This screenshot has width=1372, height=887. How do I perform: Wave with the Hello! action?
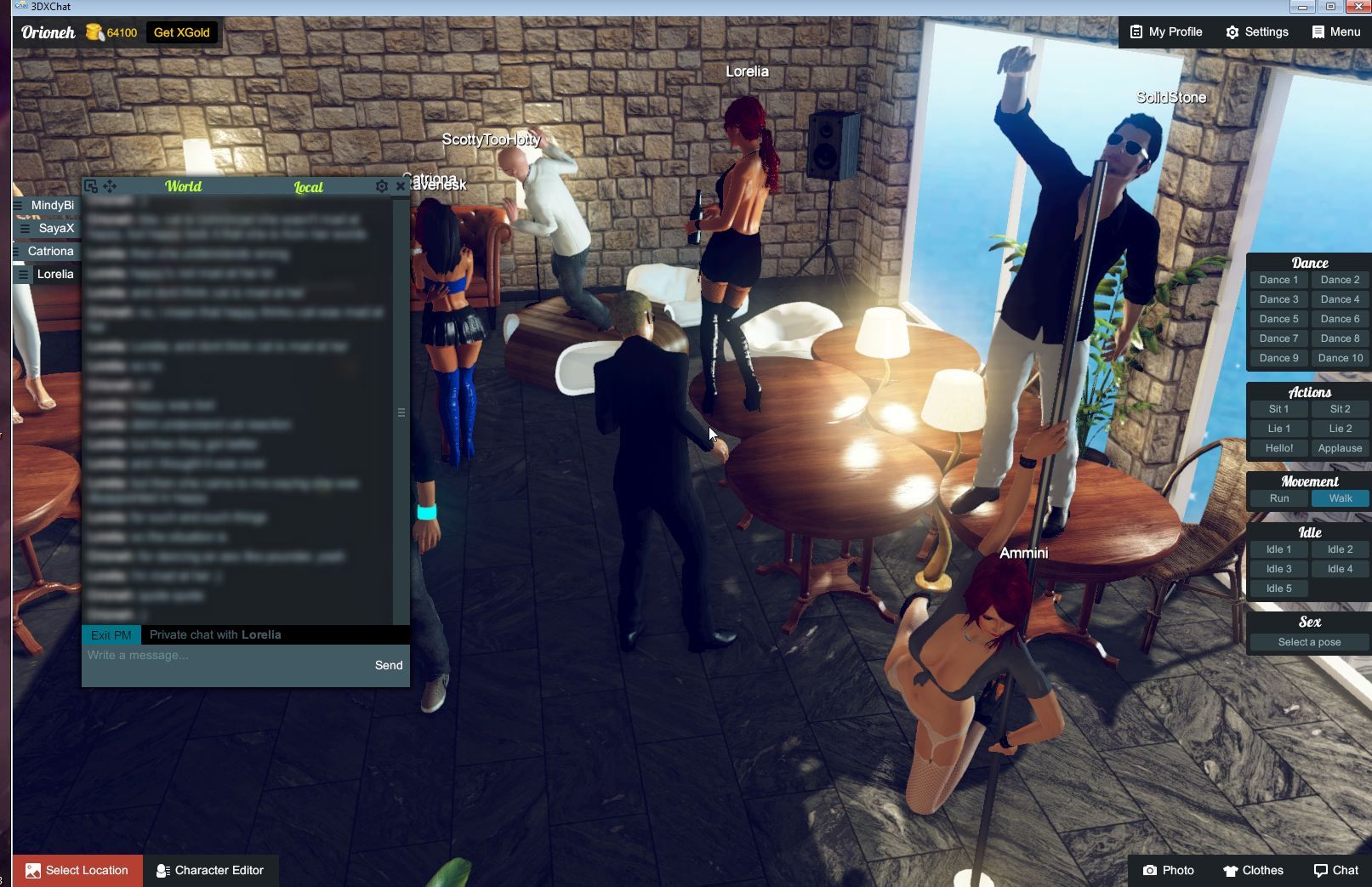tap(1278, 447)
